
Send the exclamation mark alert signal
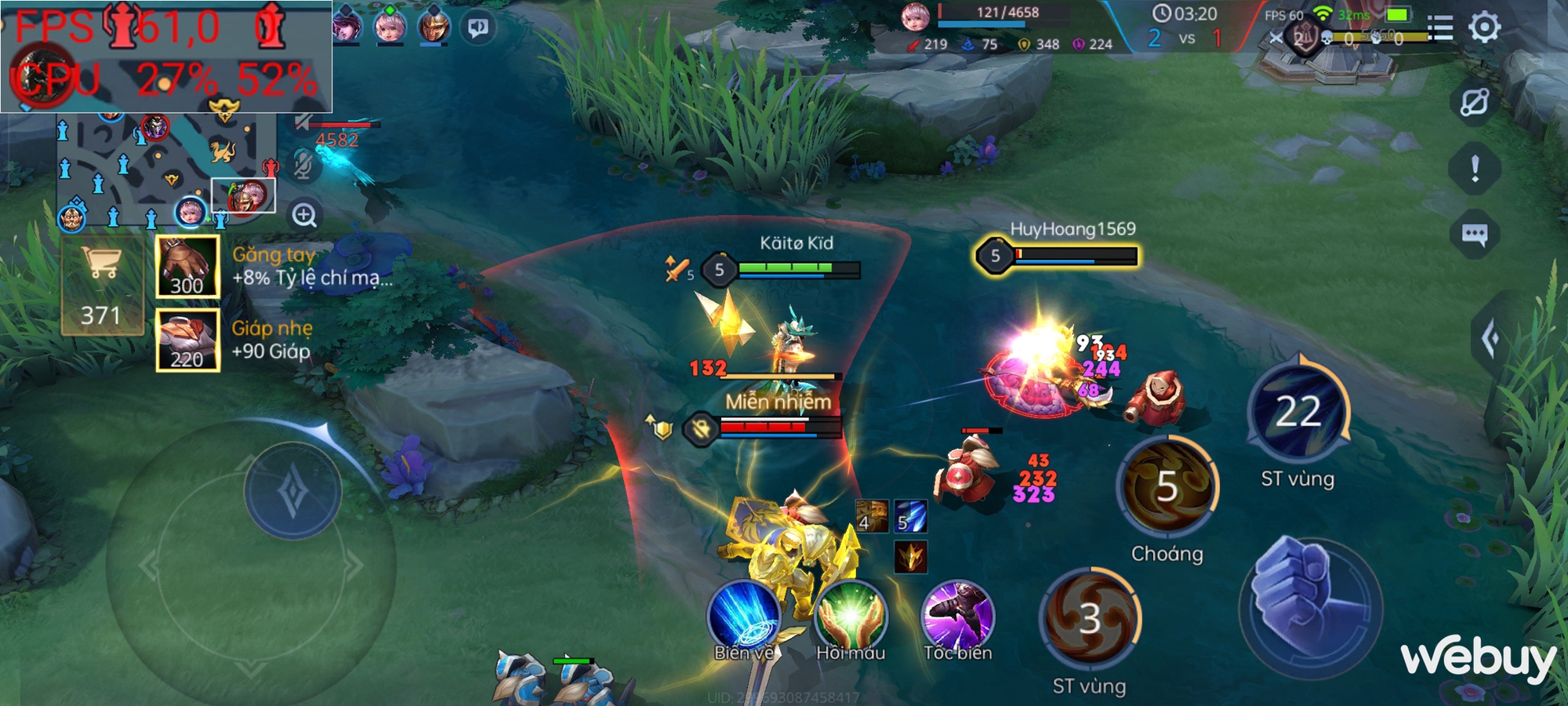(1475, 168)
